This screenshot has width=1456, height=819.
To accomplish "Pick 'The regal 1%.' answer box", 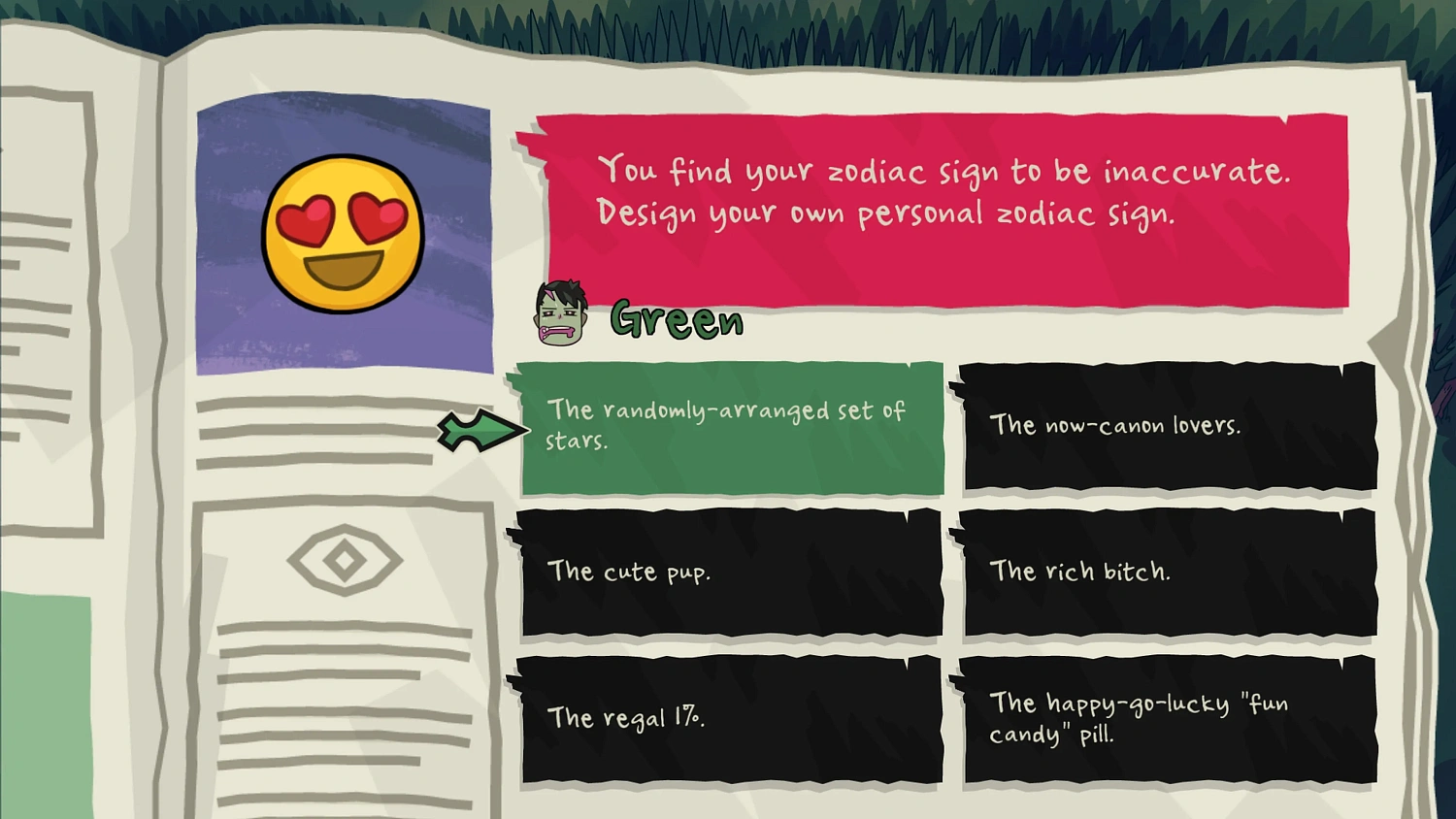I will [x=731, y=720].
